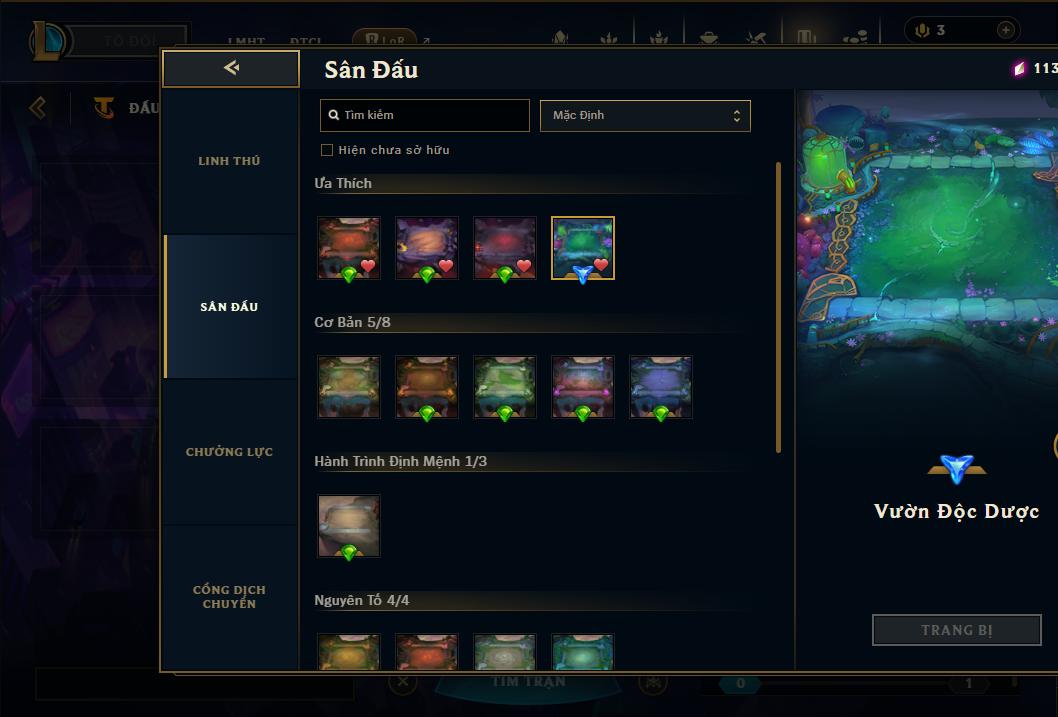This screenshot has height=717, width=1058.
Task: Select the highlighted green favorite arena thumbnail
Action: [583, 248]
